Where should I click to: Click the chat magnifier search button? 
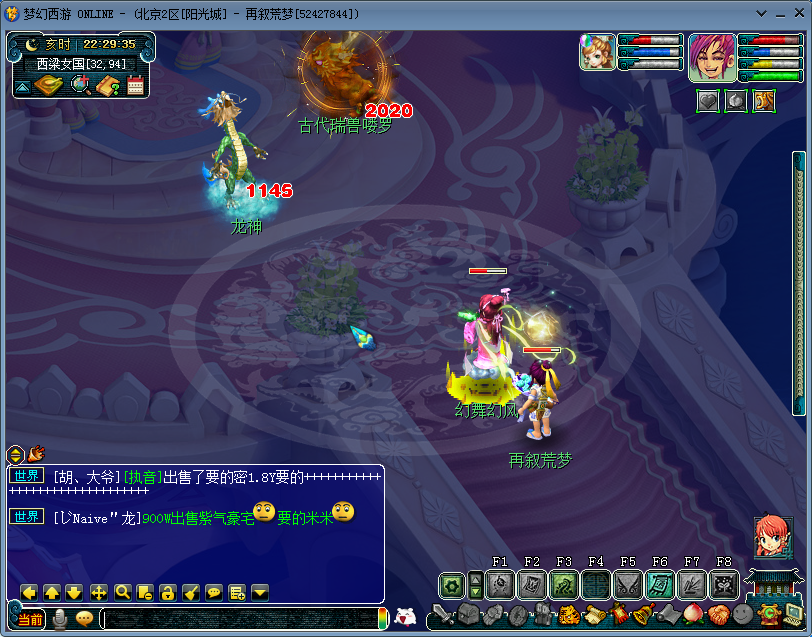pos(122,592)
